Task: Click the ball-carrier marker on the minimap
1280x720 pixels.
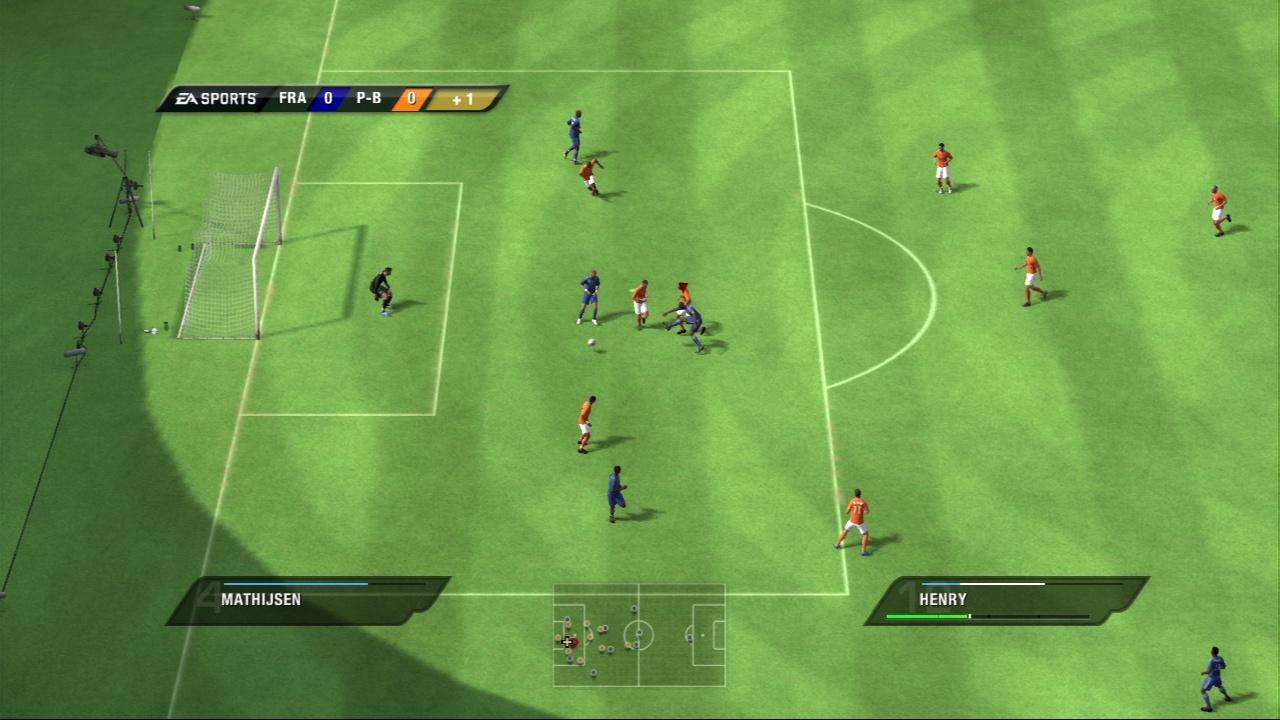Action: click(x=574, y=642)
